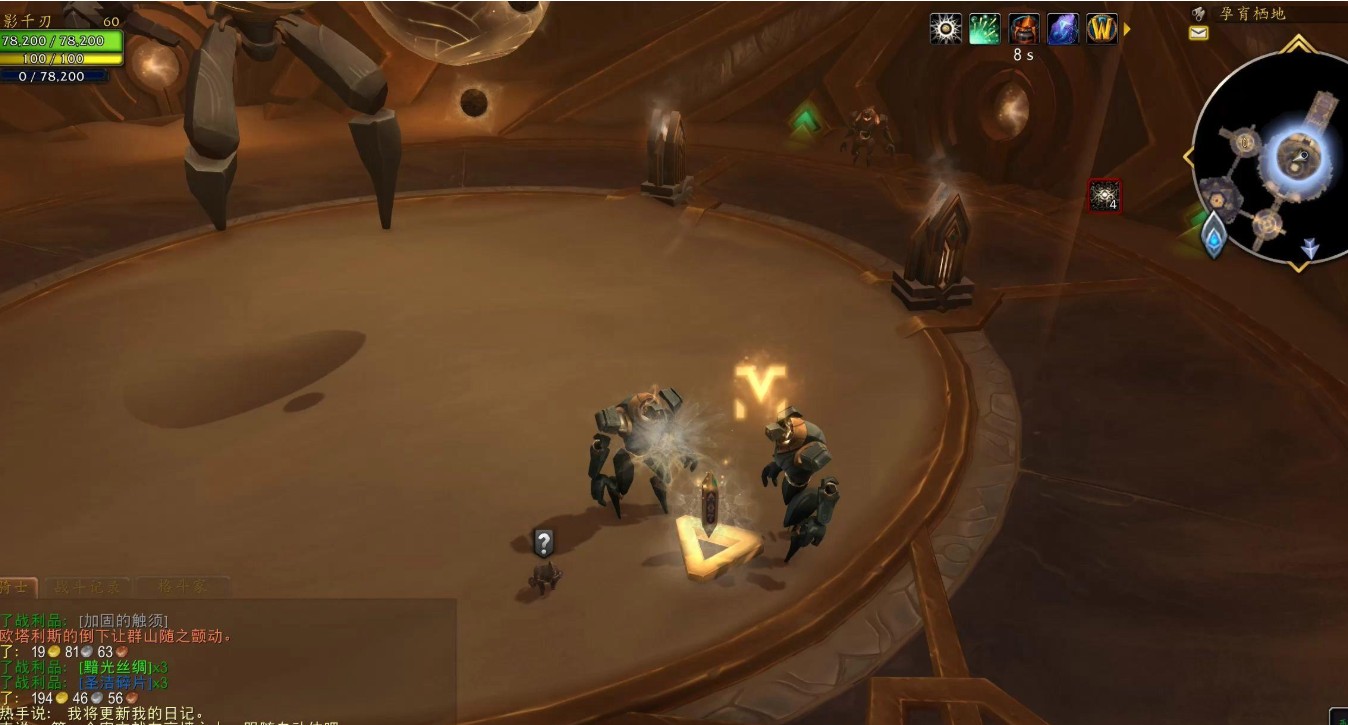Click the red helmet buff with 8s timer
Image resolution: width=1348 pixels, height=725 pixels.
tap(1024, 28)
